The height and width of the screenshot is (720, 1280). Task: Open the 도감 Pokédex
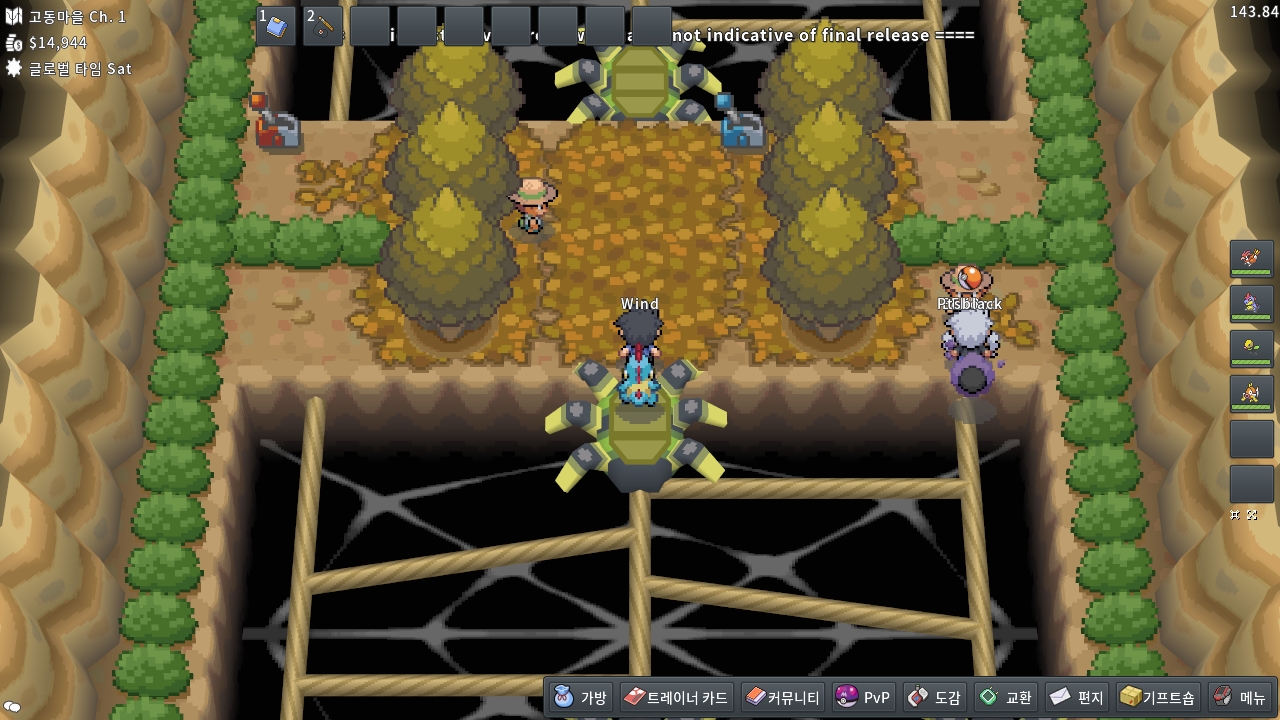pos(934,697)
